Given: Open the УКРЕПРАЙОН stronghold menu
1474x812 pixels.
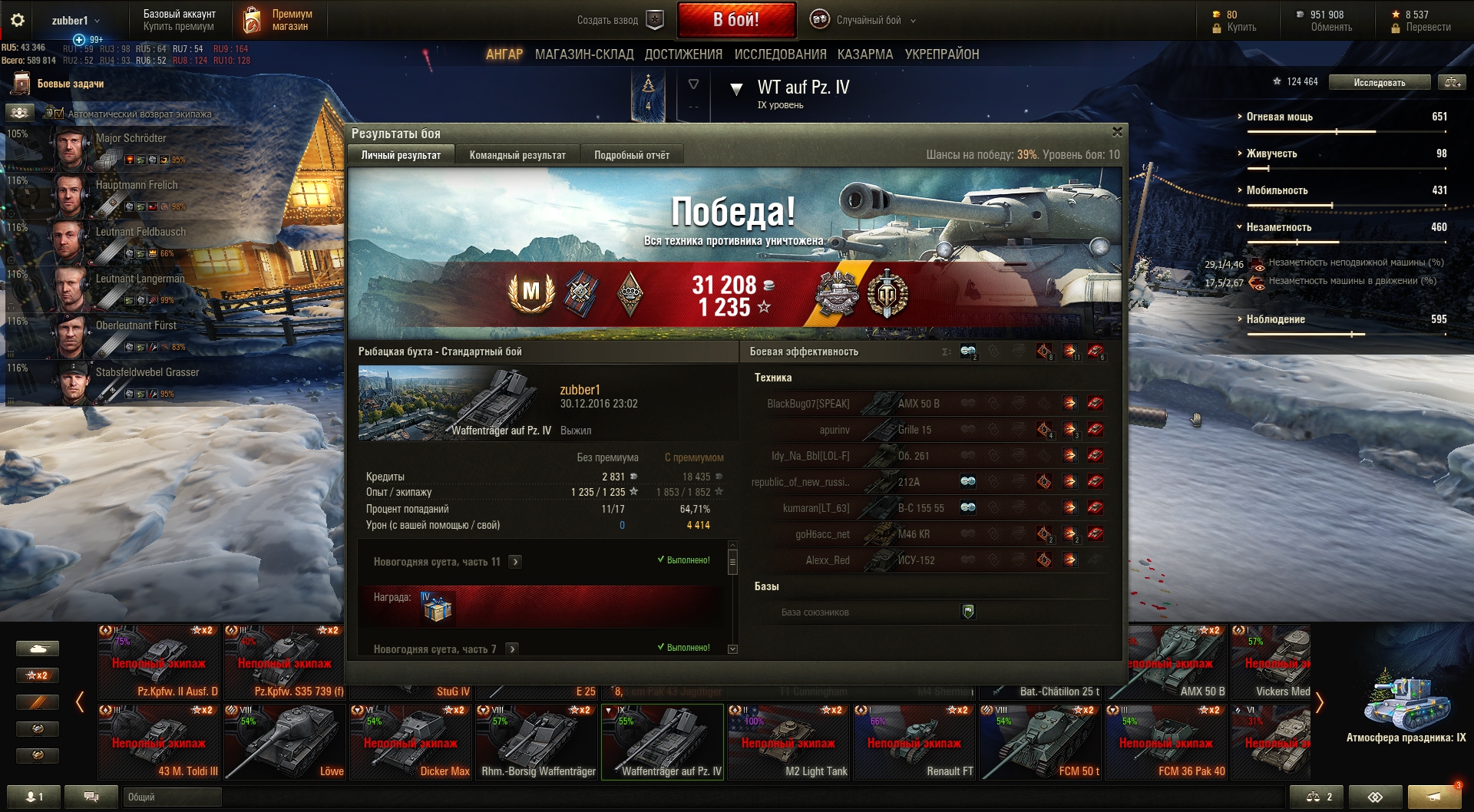Looking at the screenshot, I should [942, 54].
